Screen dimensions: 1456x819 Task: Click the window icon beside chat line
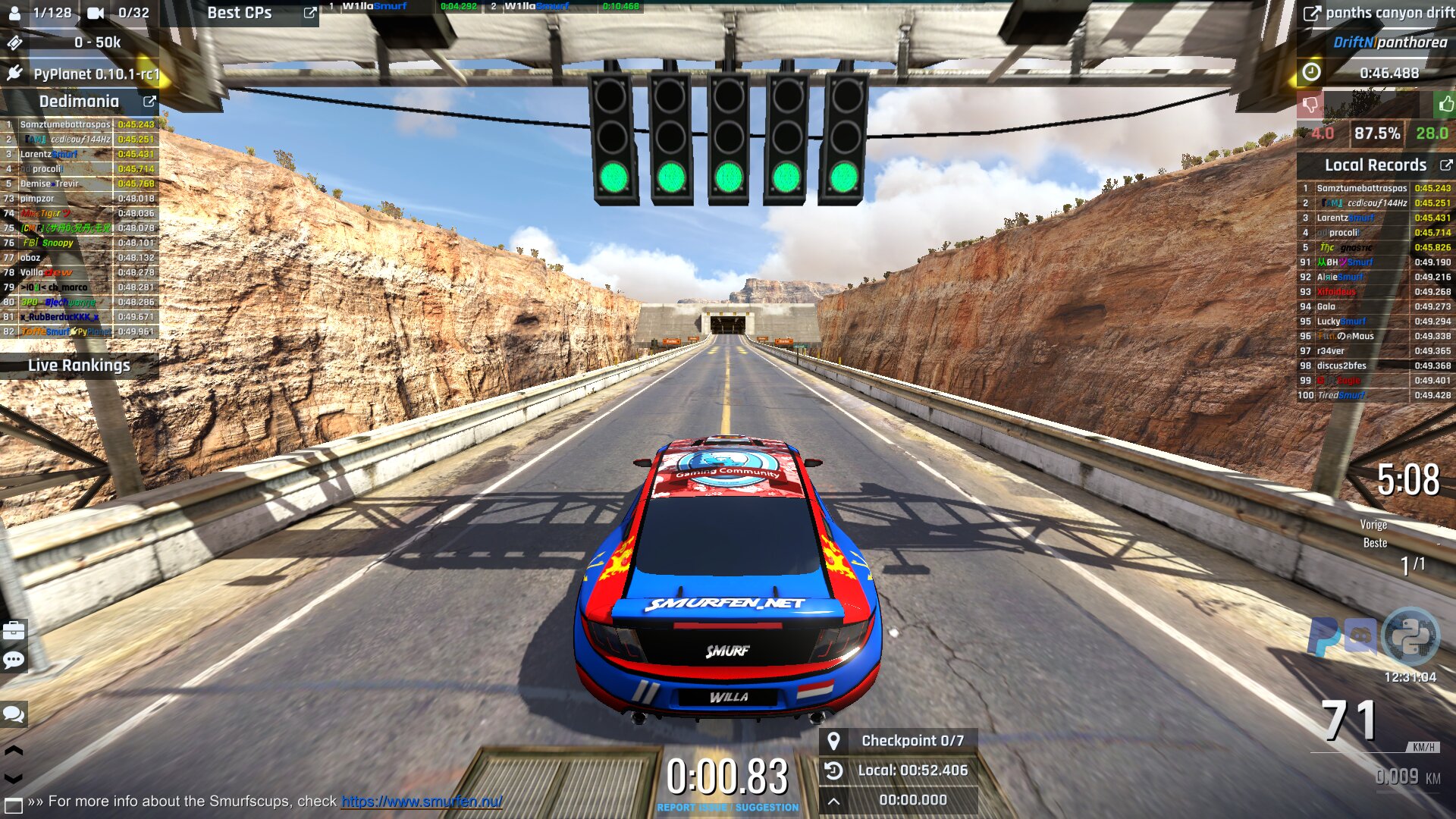coord(13,804)
